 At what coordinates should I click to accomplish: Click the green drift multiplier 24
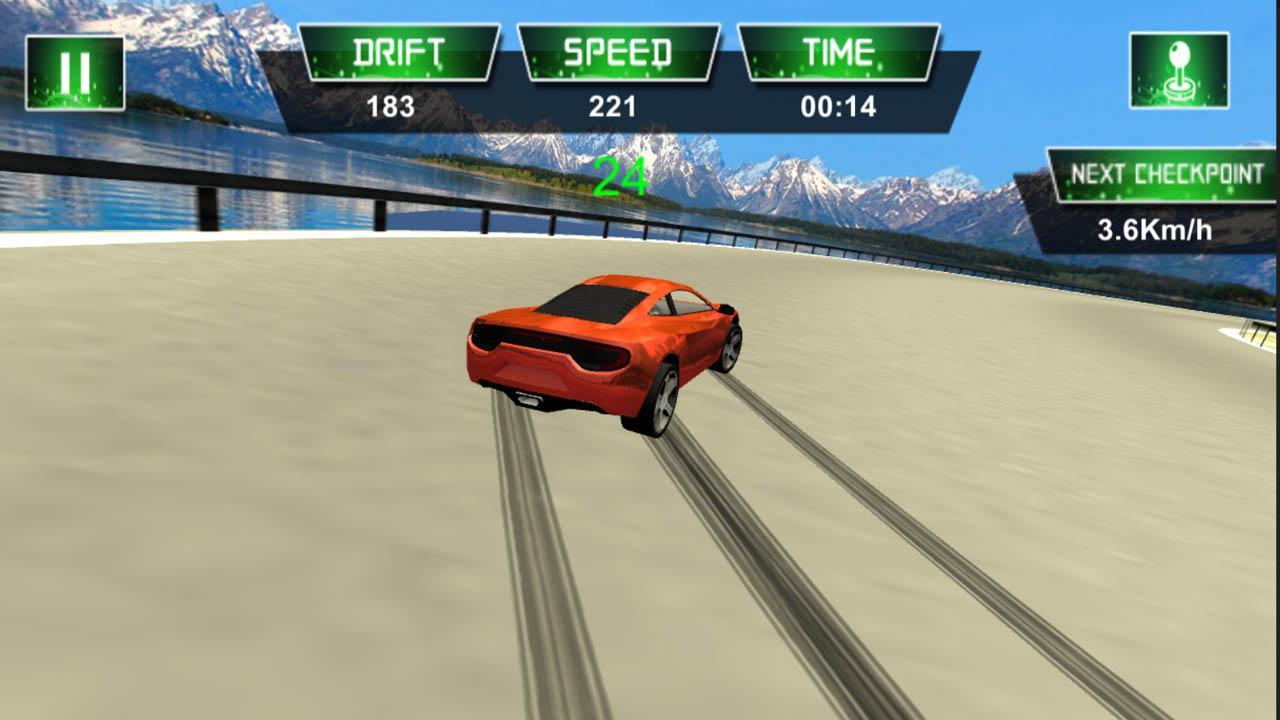click(621, 173)
